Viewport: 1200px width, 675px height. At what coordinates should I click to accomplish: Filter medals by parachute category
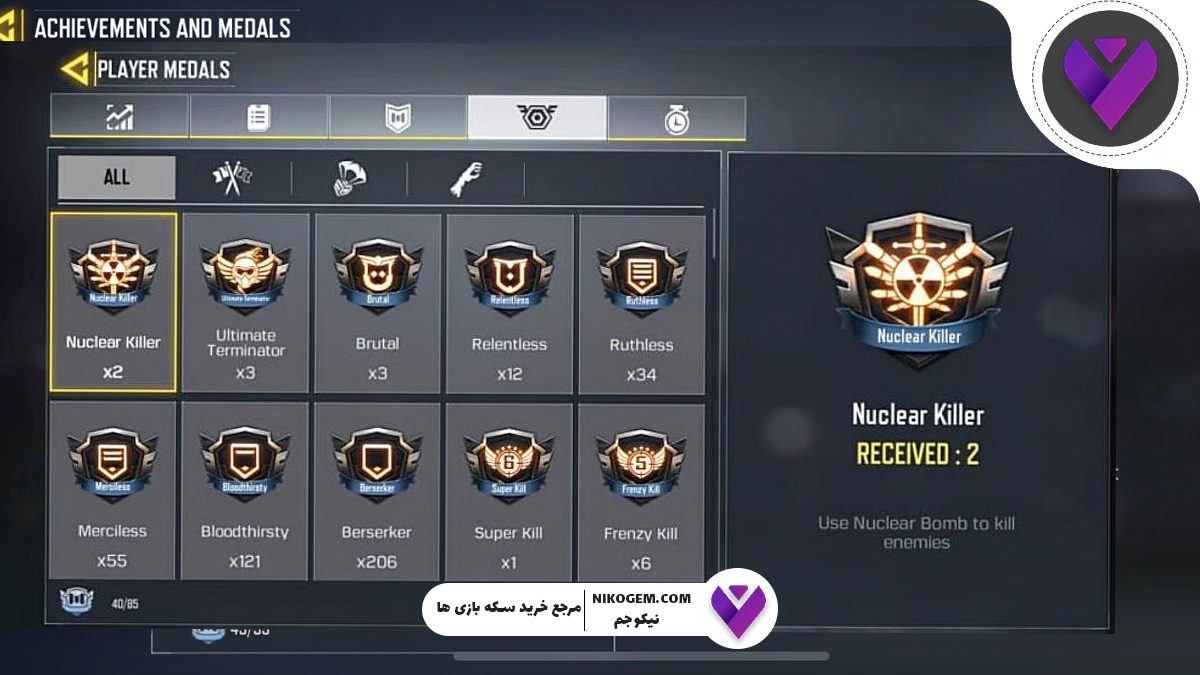coord(349,179)
